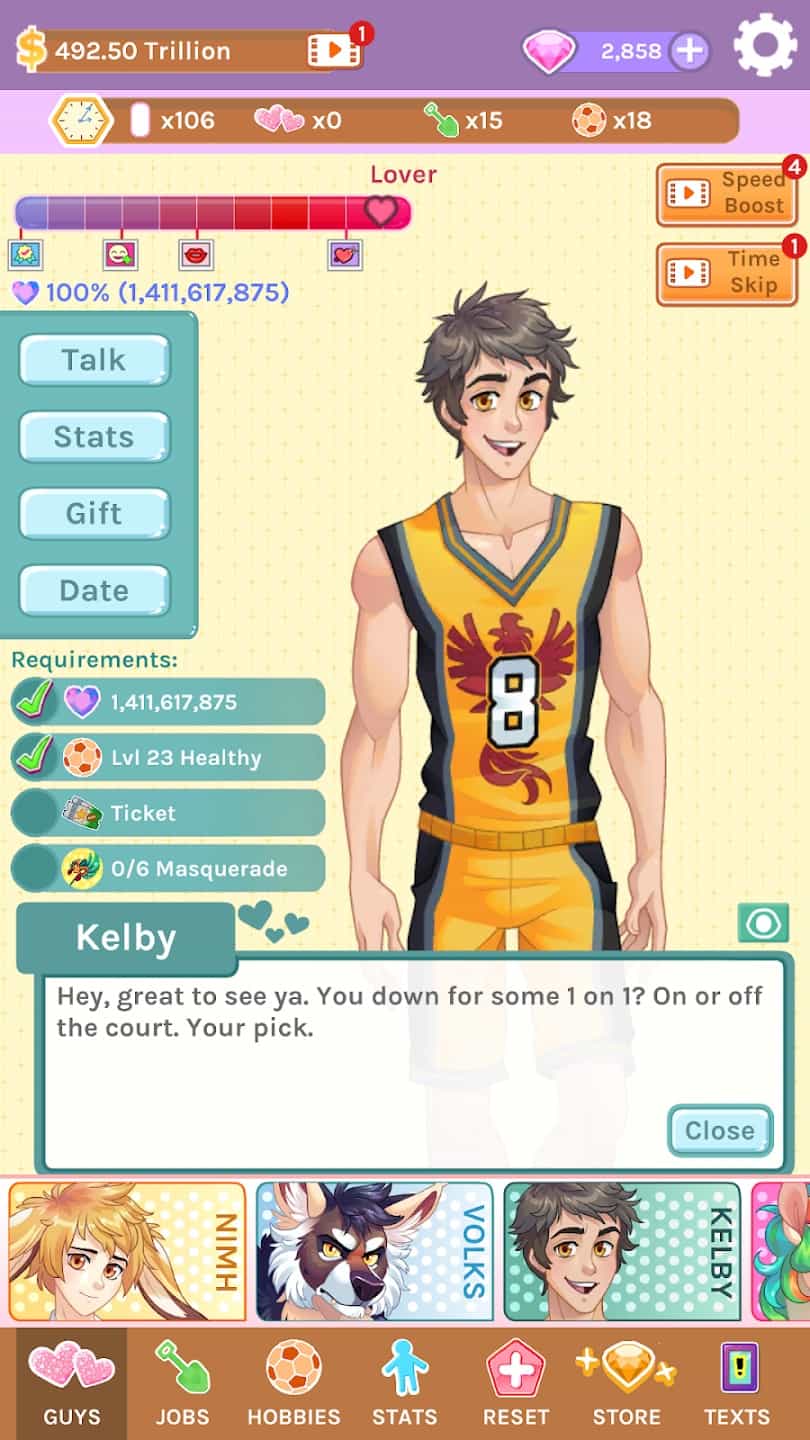Open Kelby's Stats panel

94,437
